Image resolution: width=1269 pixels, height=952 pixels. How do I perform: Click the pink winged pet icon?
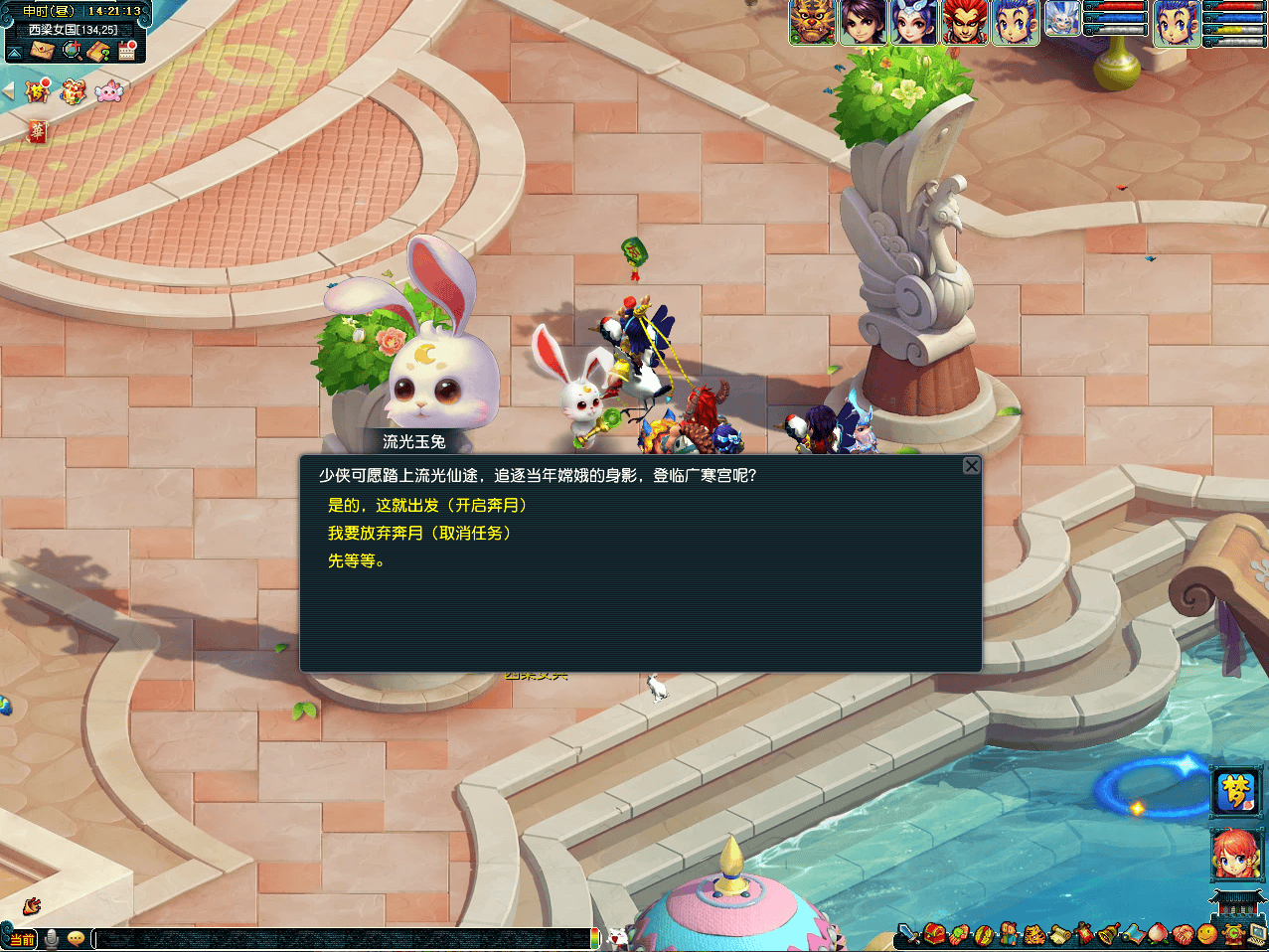coord(108,92)
